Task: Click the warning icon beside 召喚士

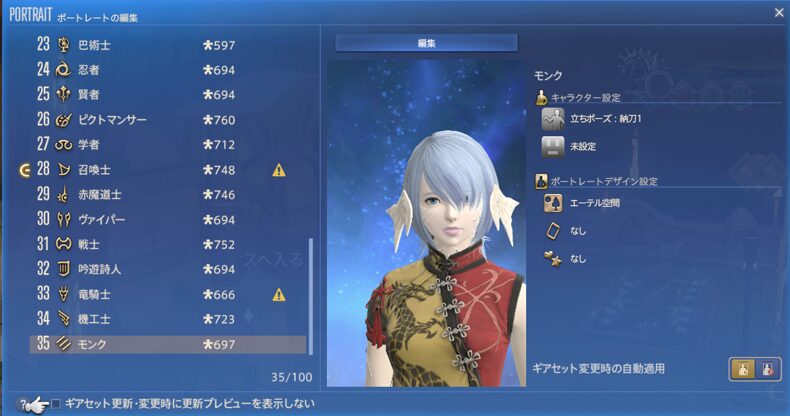Action: pyautogui.click(x=279, y=170)
